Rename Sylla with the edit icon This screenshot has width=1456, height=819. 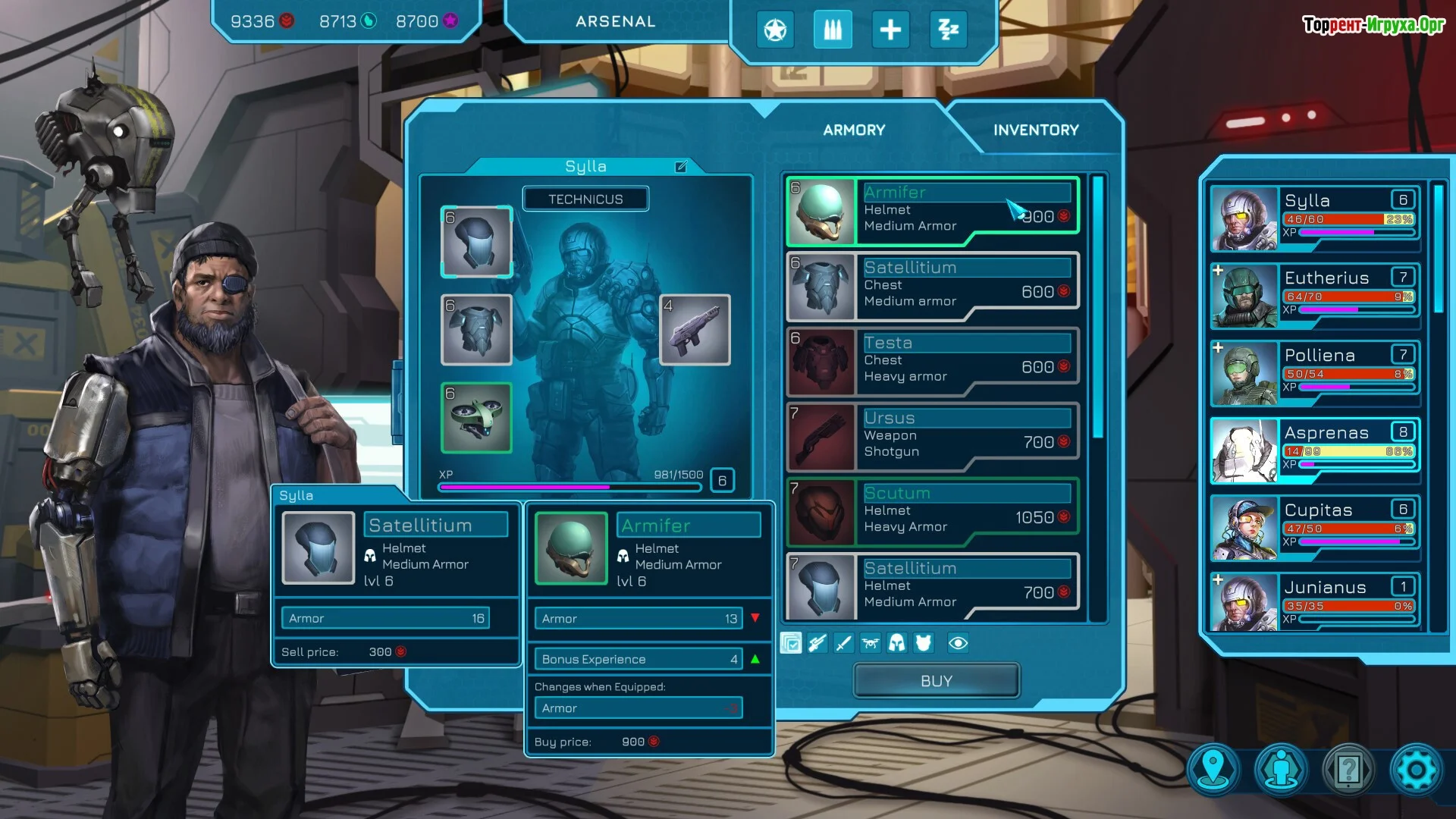click(681, 167)
